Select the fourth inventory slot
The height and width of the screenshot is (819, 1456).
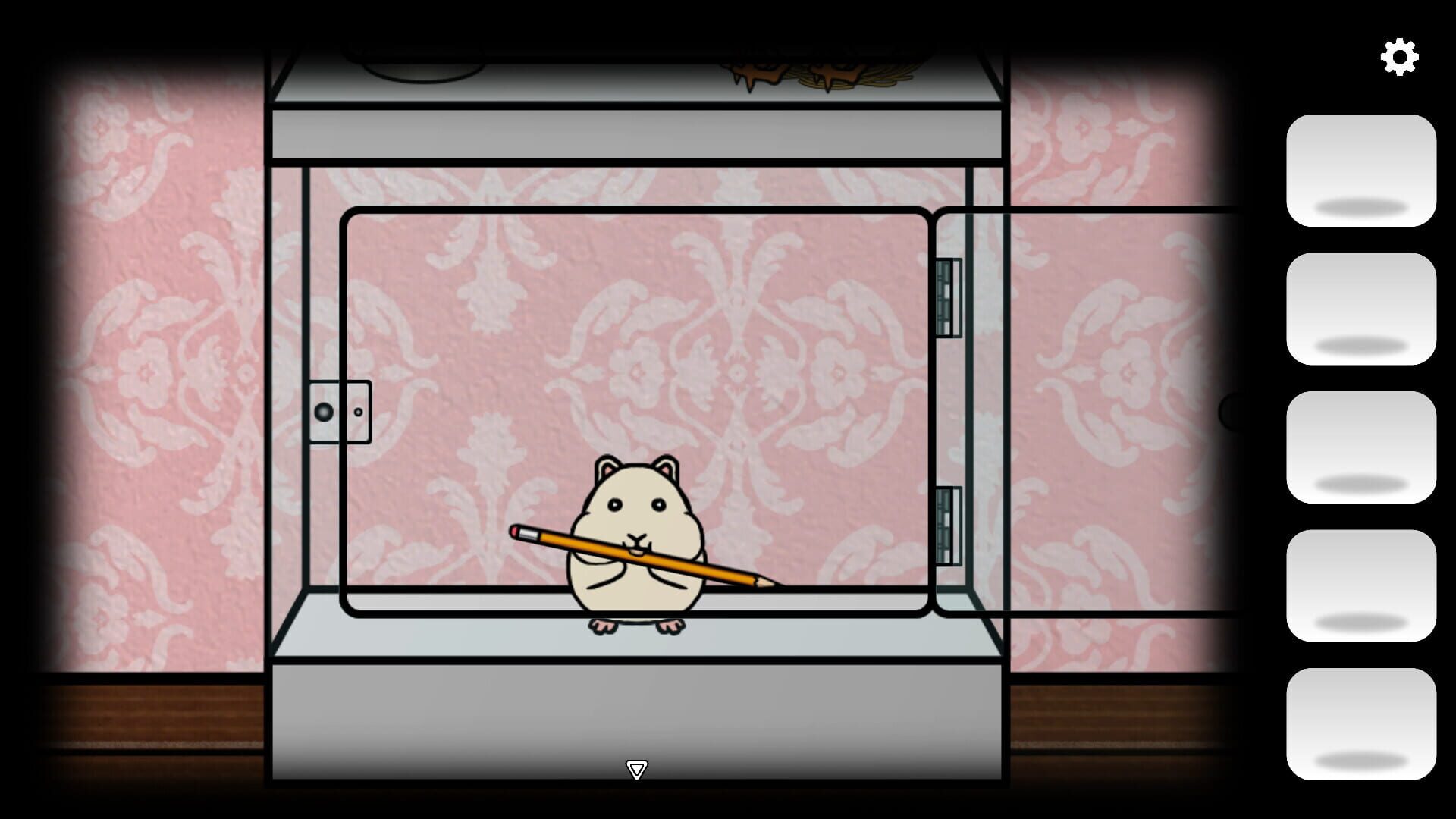(1362, 583)
